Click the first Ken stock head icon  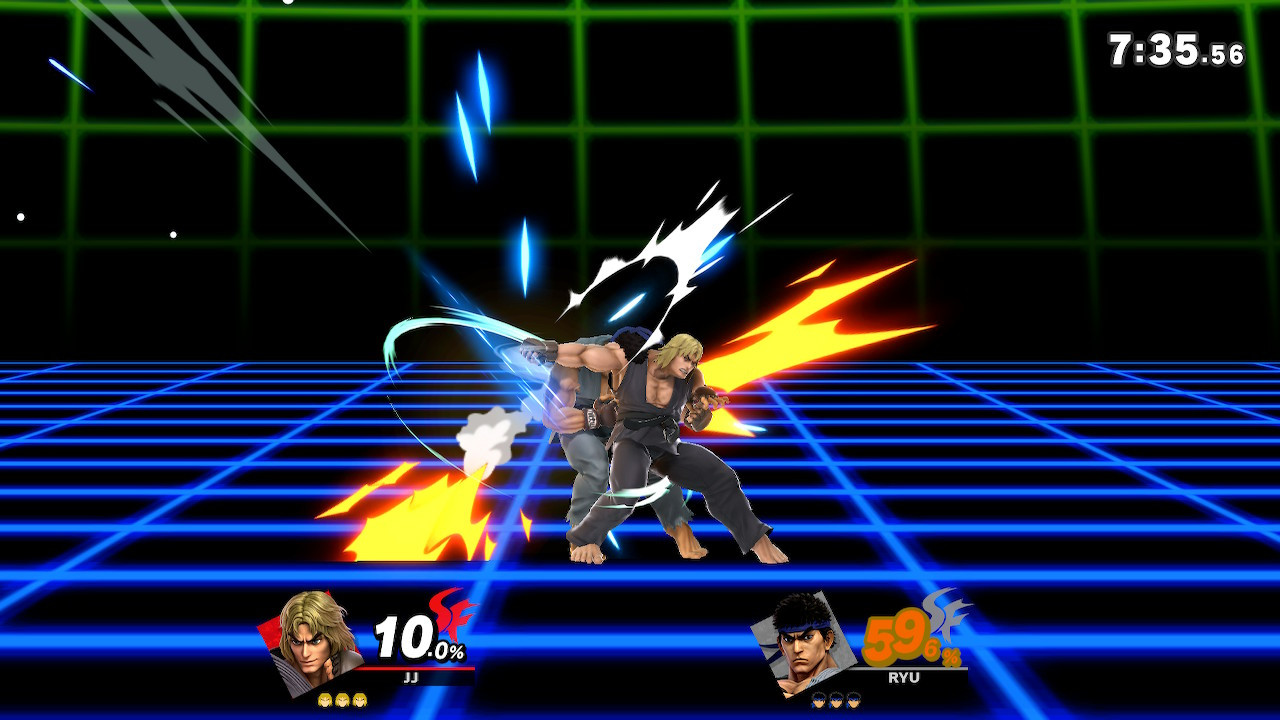tap(324, 699)
